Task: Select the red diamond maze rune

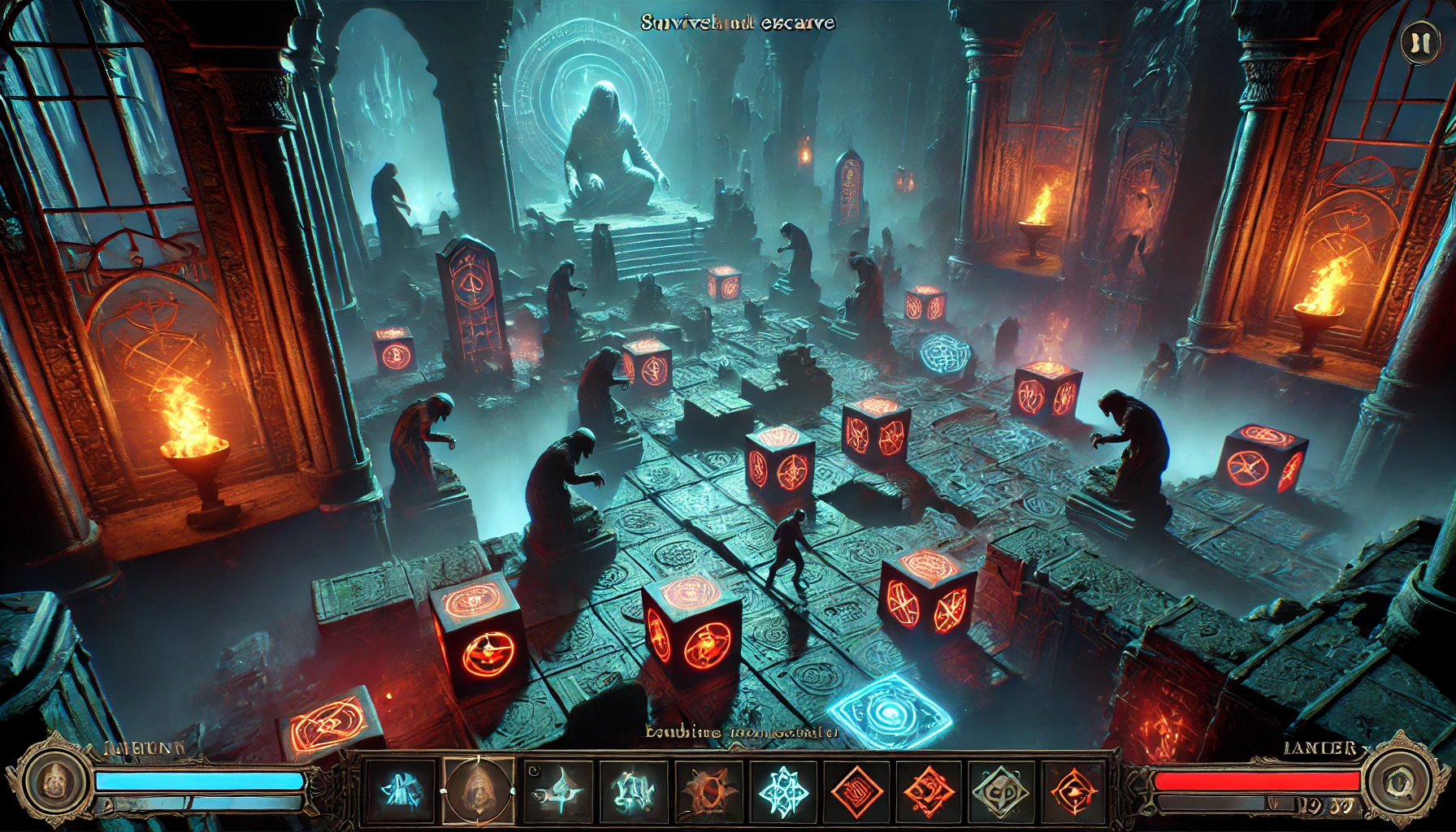Action: click(x=856, y=790)
